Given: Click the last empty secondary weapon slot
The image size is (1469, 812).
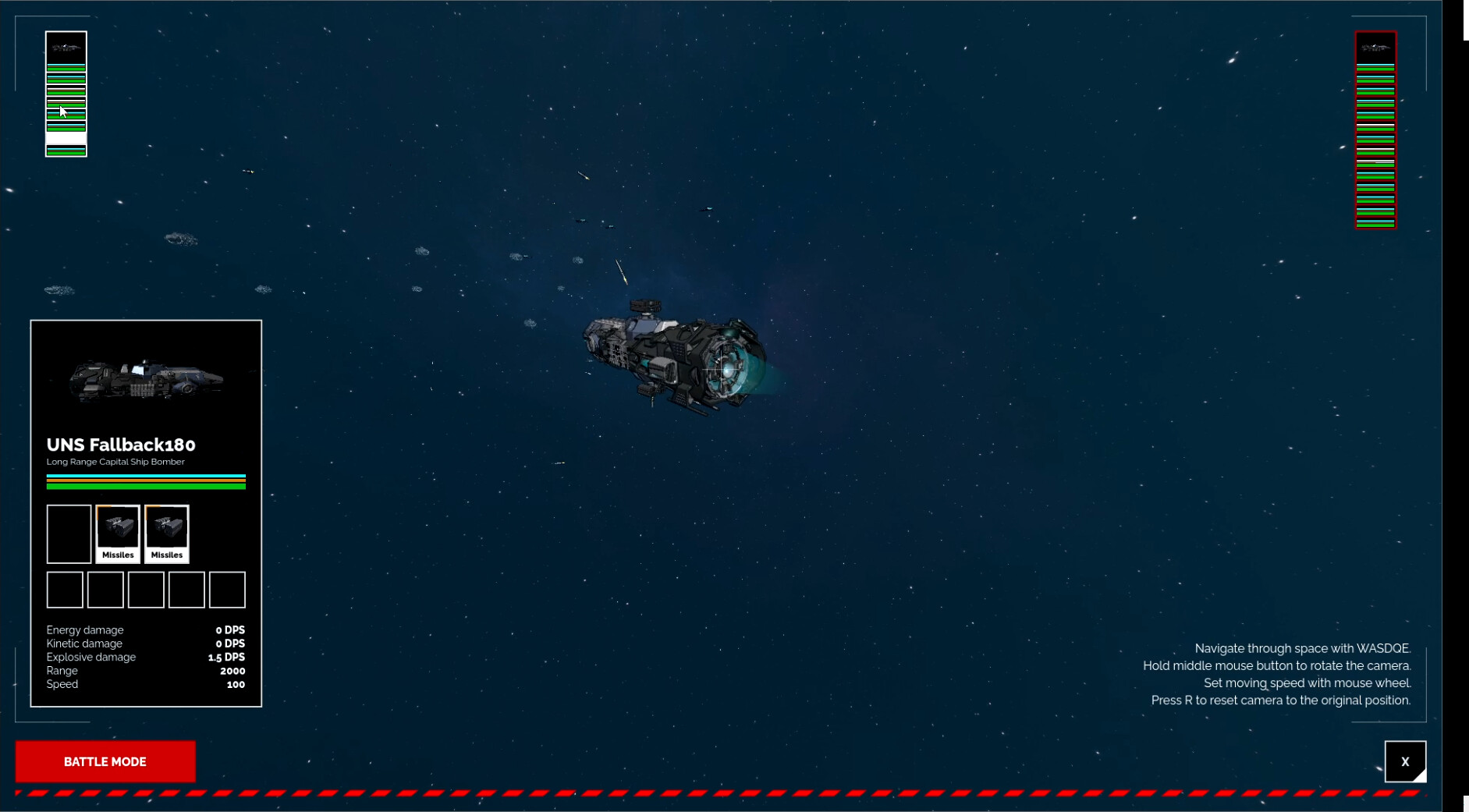Looking at the screenshot, I should click(227, 590).
